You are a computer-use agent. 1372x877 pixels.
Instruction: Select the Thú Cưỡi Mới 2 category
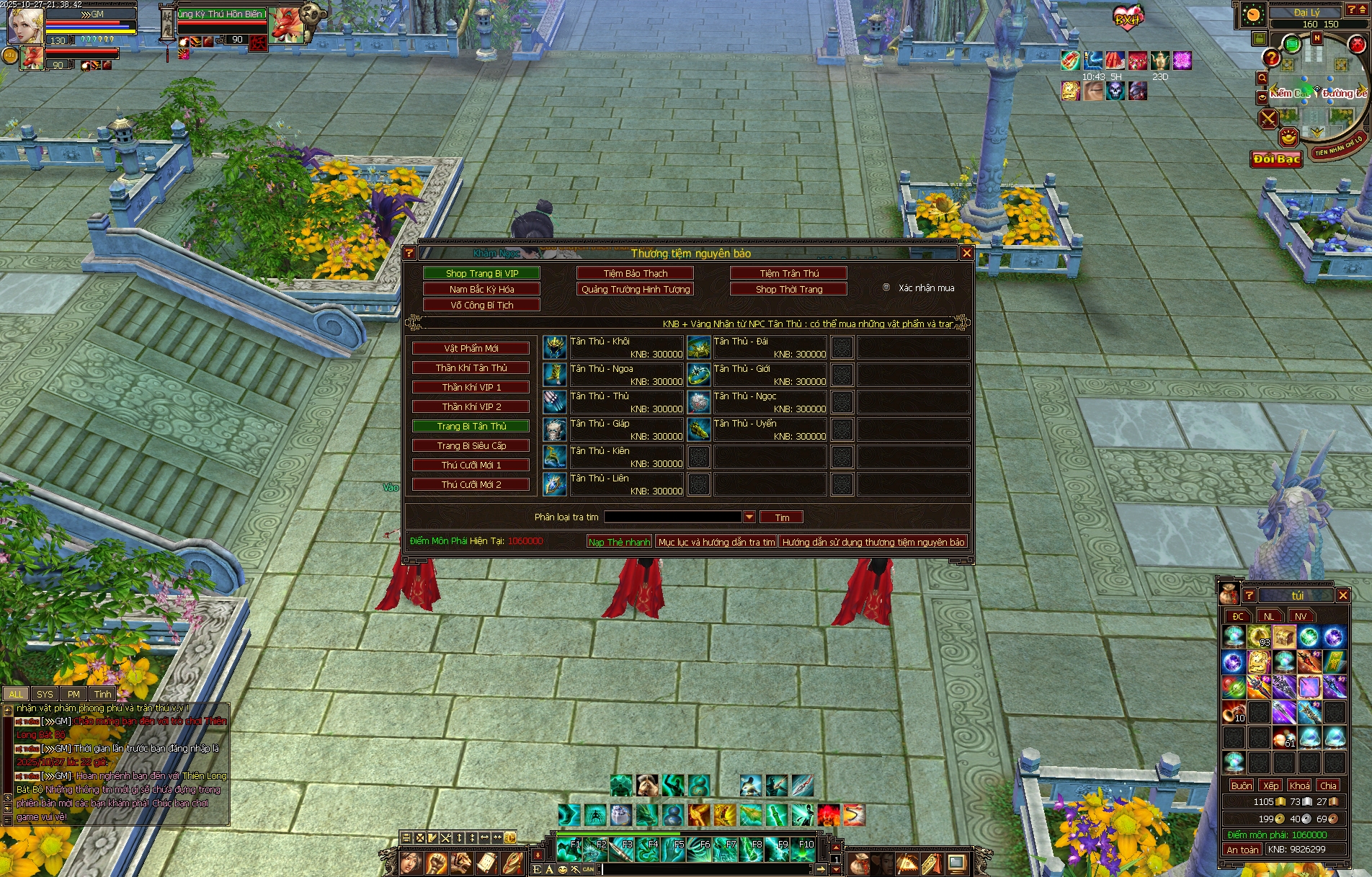(x=471, y=484)
